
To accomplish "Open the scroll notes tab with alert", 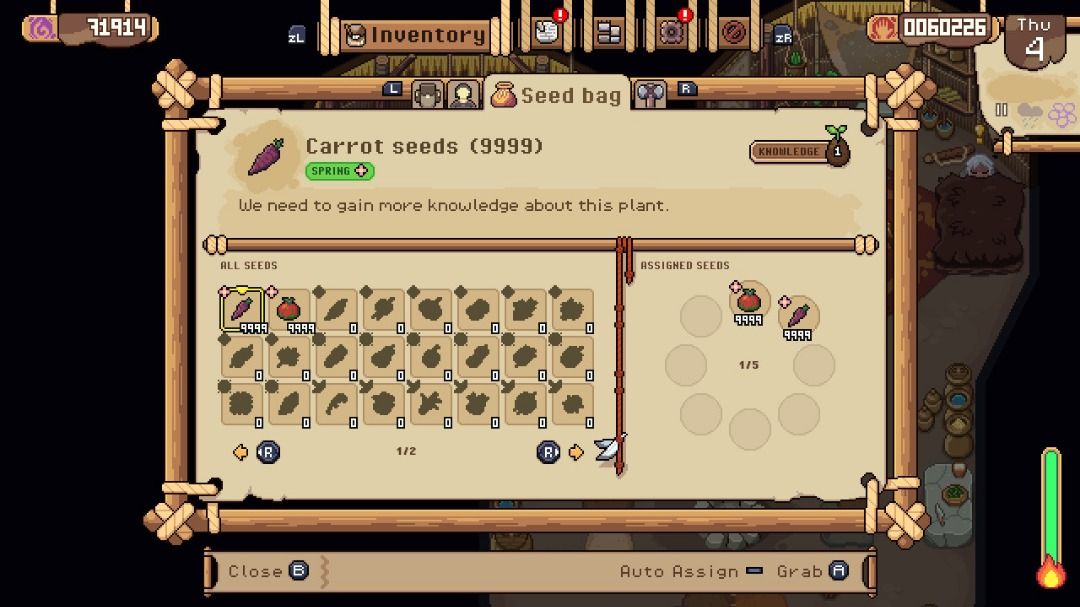I will [545, 33].
